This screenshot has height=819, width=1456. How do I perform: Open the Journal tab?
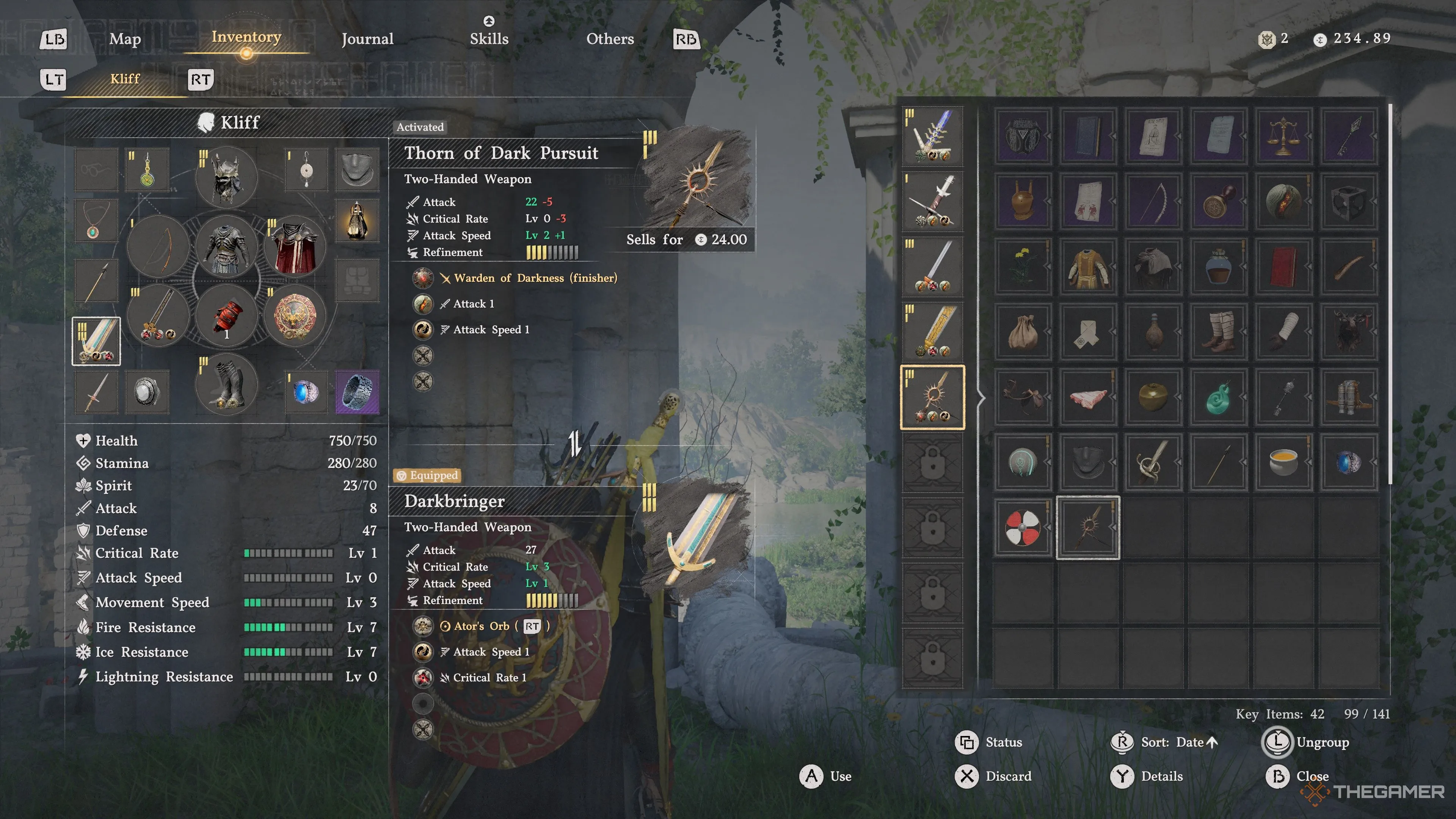(x=367, y=39)
